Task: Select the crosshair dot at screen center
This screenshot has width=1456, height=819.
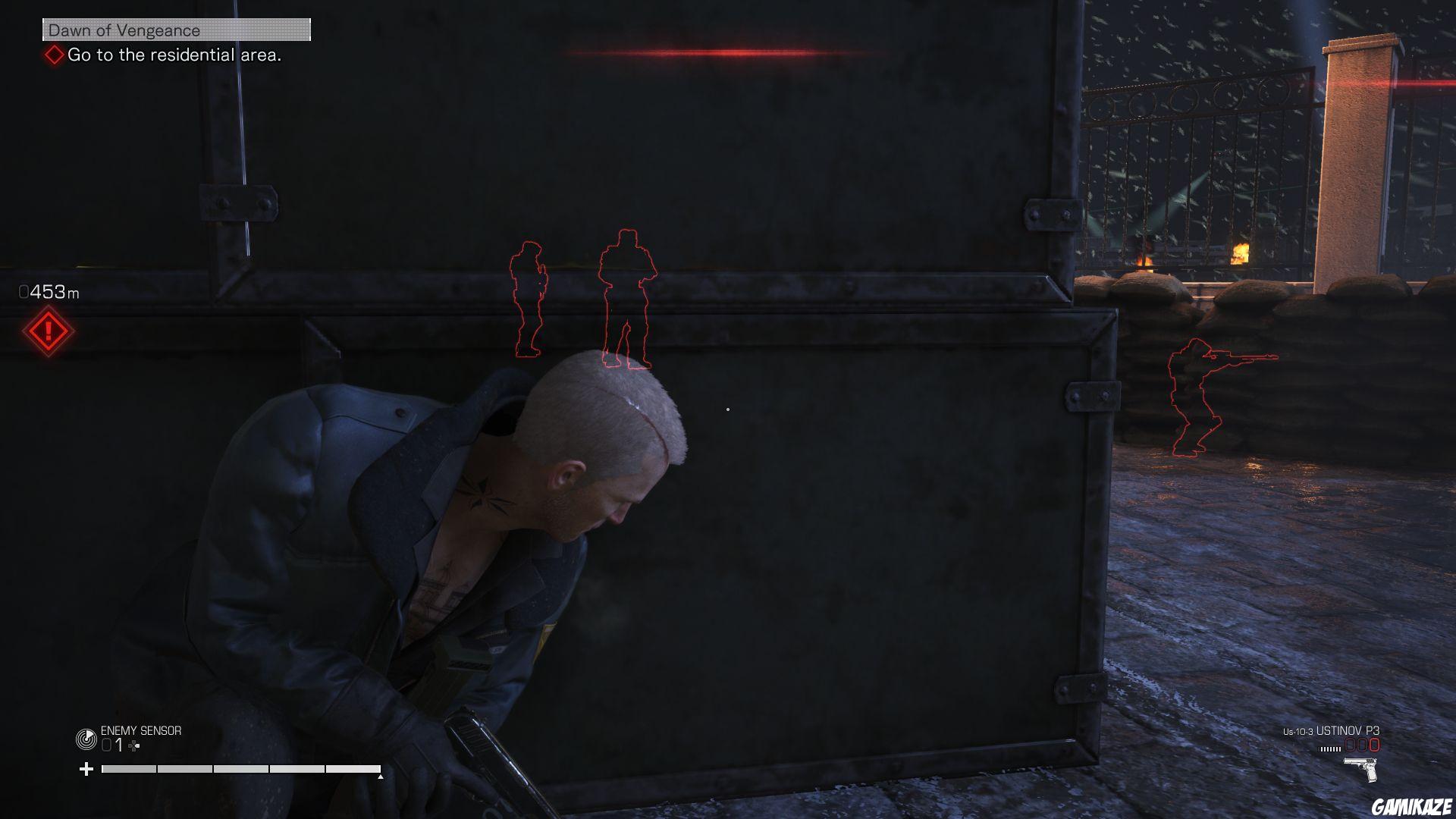Action: tap(727, 409)
